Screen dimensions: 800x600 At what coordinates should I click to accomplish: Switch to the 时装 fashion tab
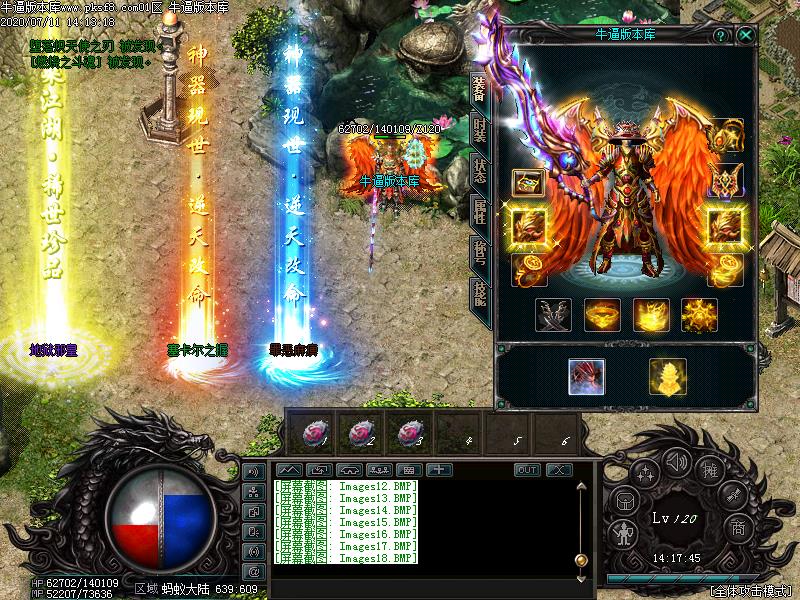479,130
